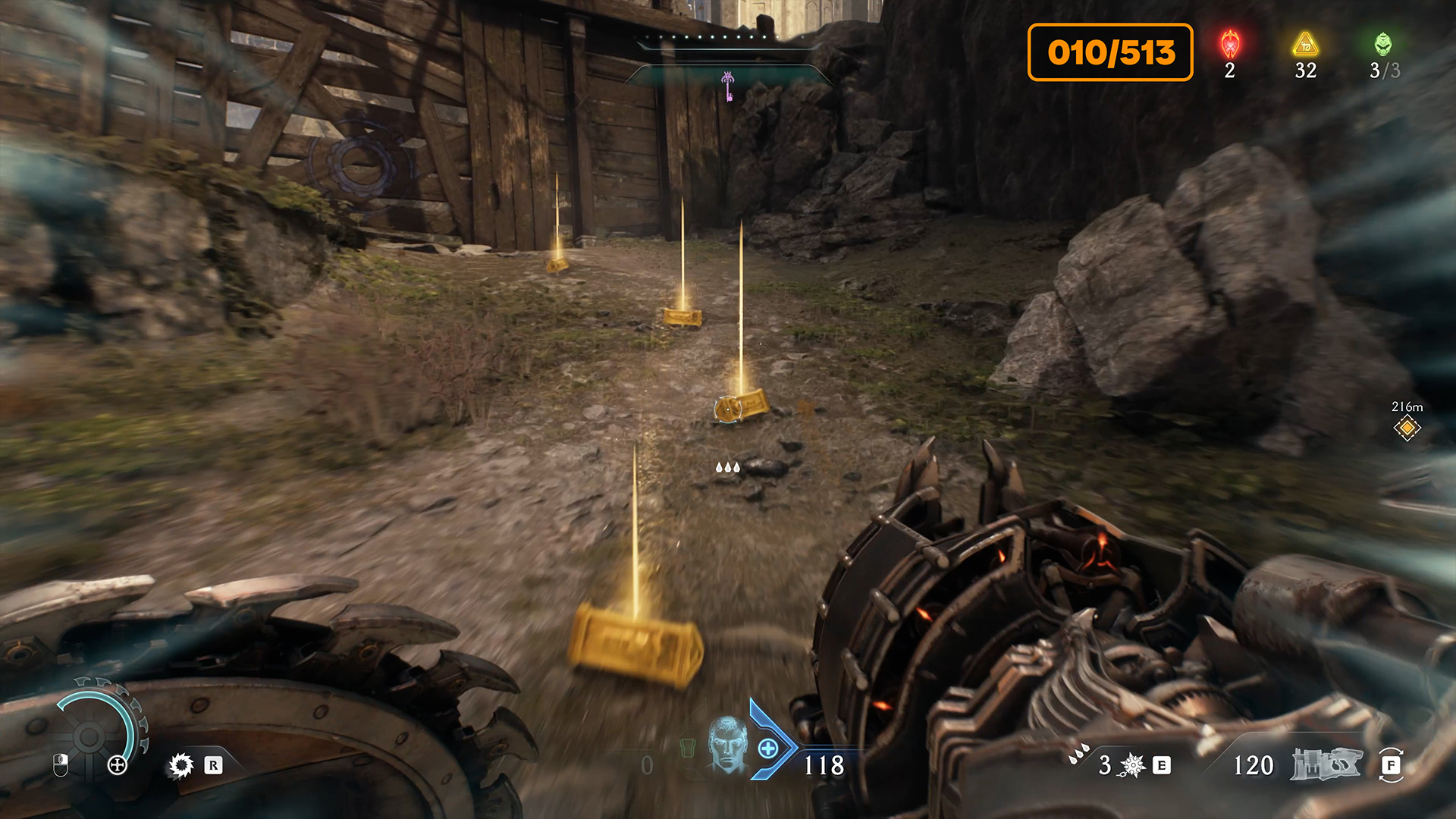Click the diamond objective waypoint marker
This screenshot has width=1456, height=819.
[1407, 428]
